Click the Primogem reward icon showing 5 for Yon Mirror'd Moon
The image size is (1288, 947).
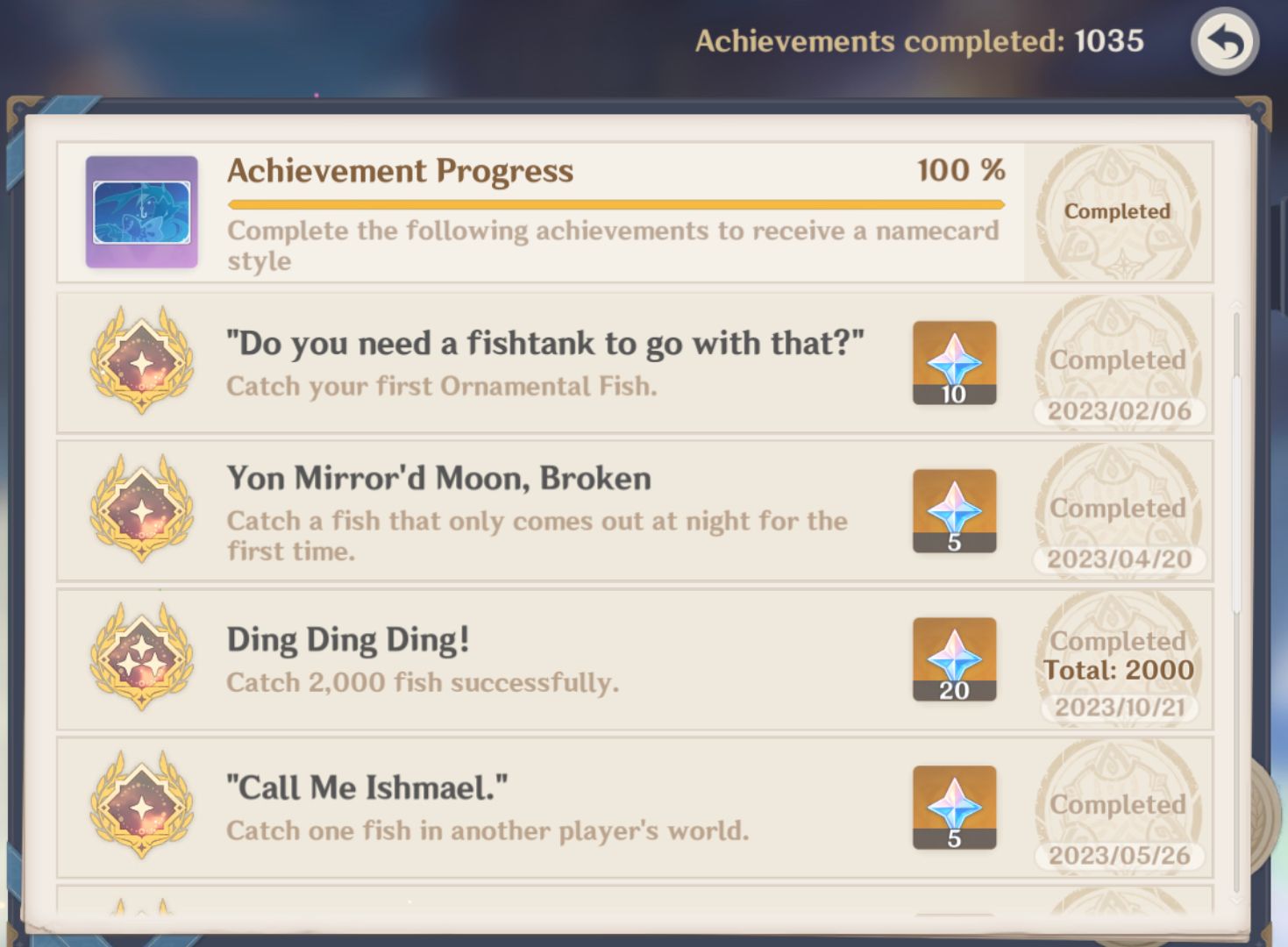954,511
